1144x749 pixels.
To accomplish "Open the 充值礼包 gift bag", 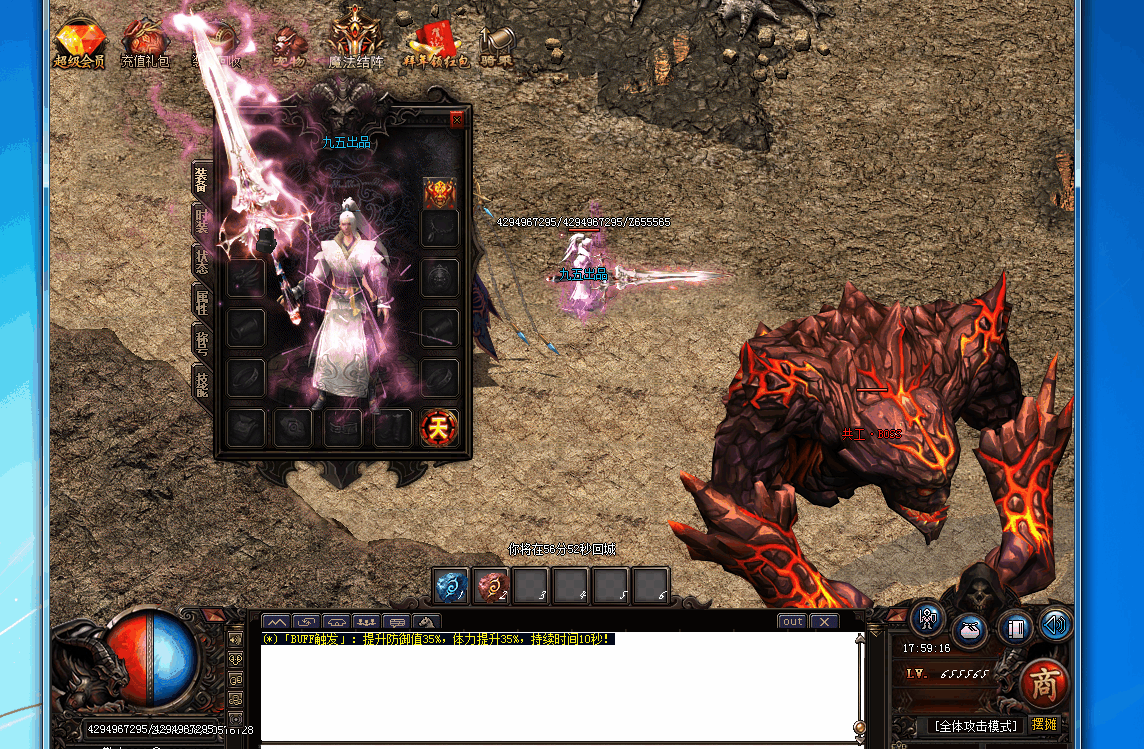I will 145,43.
